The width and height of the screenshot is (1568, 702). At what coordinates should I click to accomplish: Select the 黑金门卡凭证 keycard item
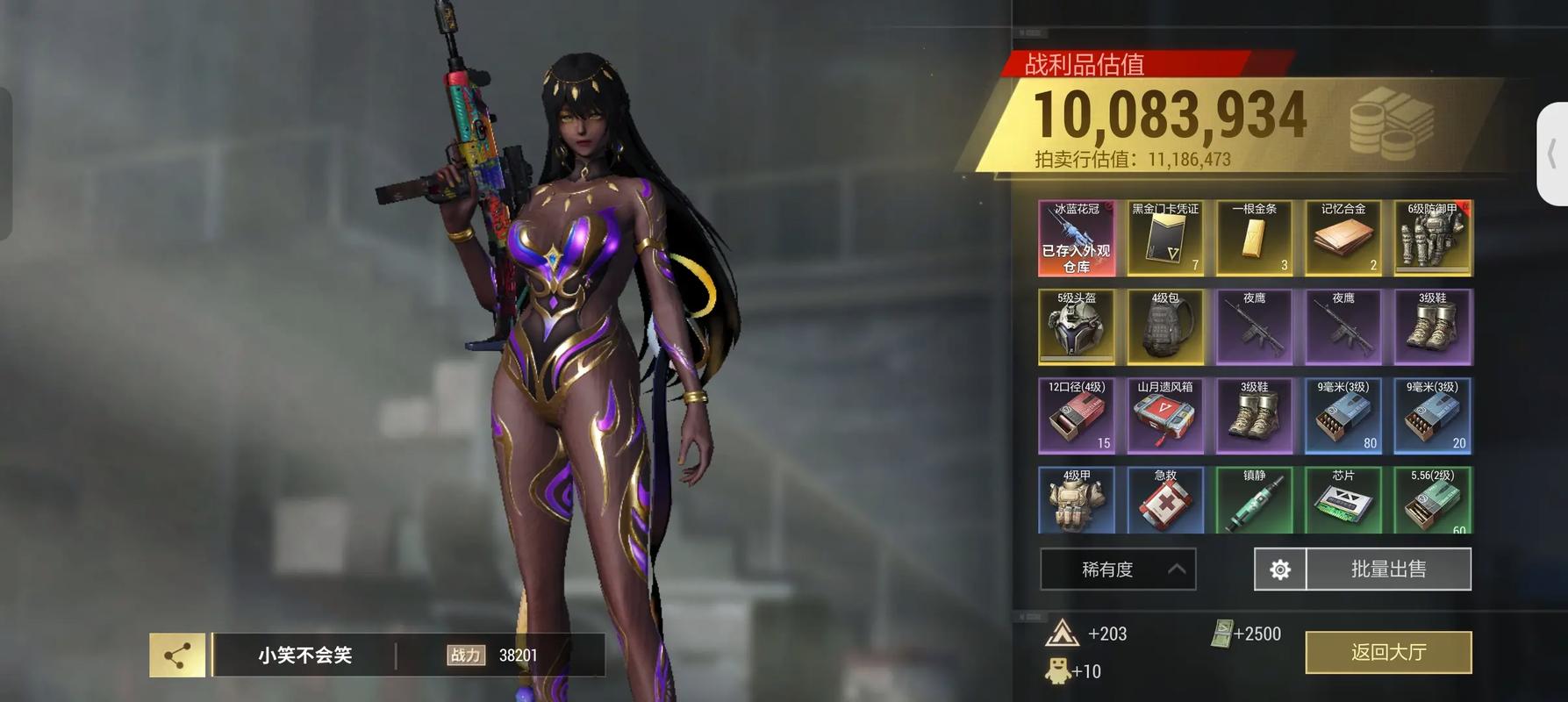(1165, 239)
